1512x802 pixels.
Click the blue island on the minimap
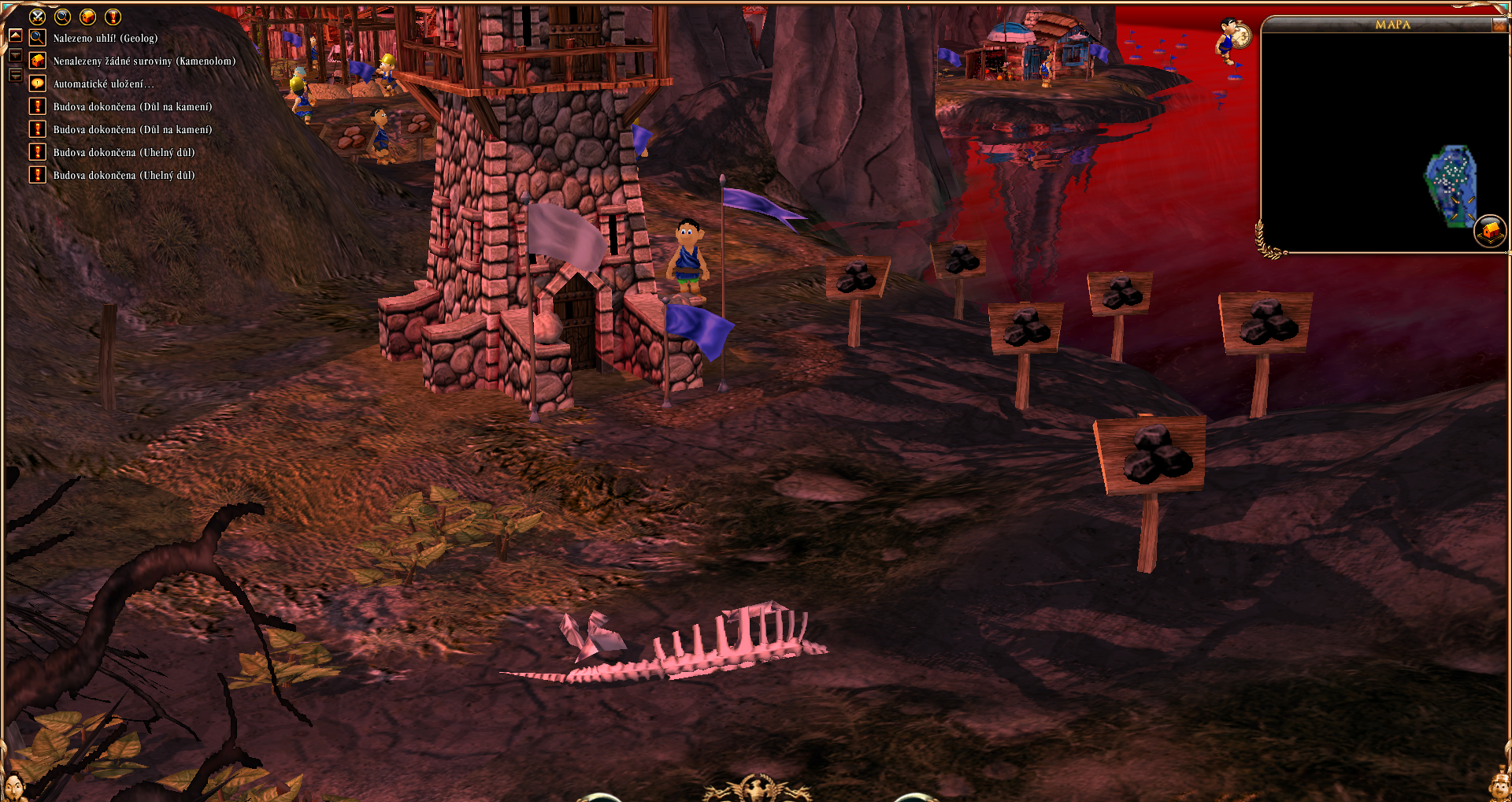point(1450,183)
